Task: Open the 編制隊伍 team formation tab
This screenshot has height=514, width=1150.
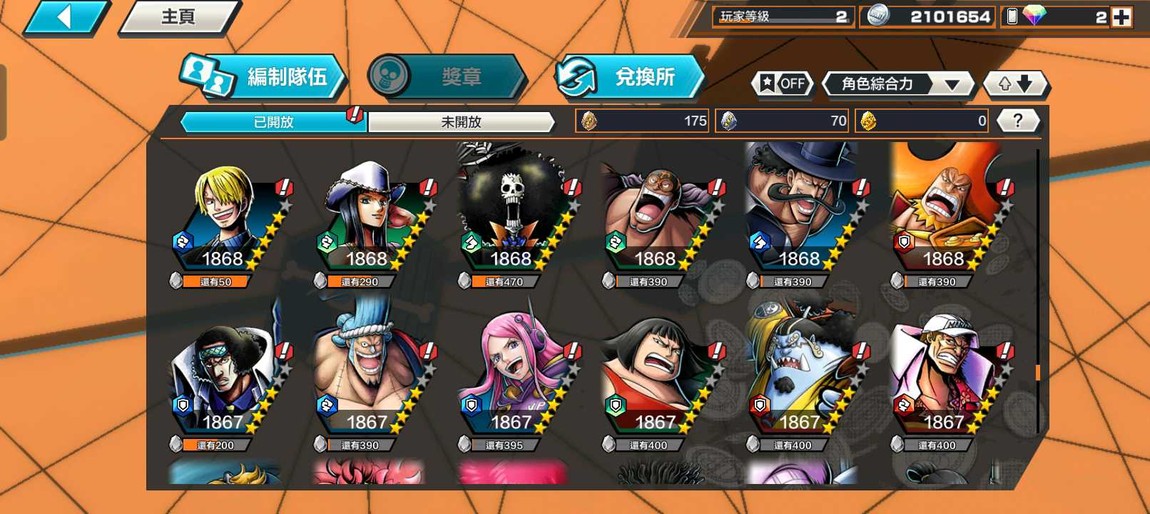Action: click(263, 77)
